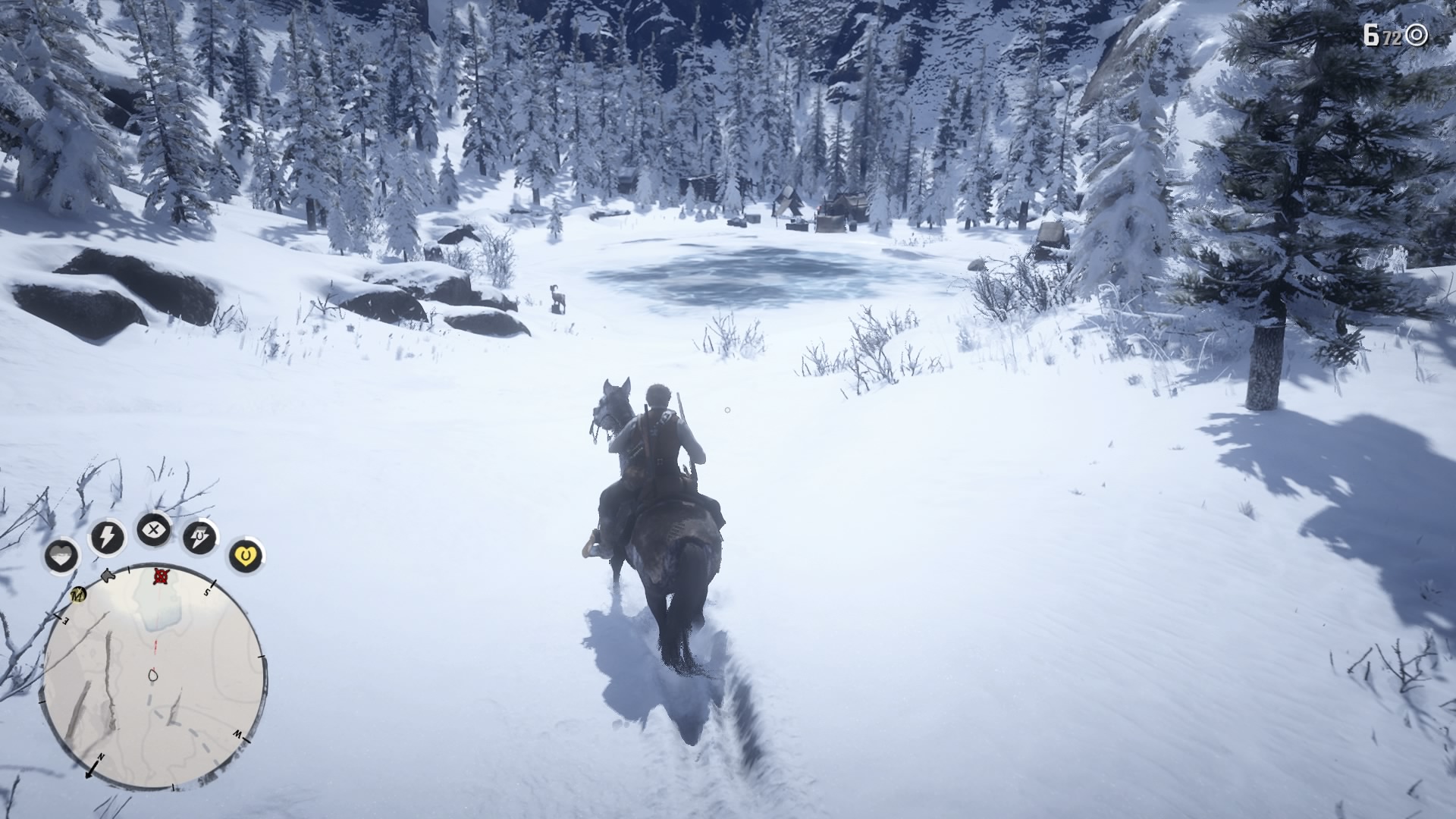
Task: Select the M emblem on the minimap rim
Action: coord(78,596)
